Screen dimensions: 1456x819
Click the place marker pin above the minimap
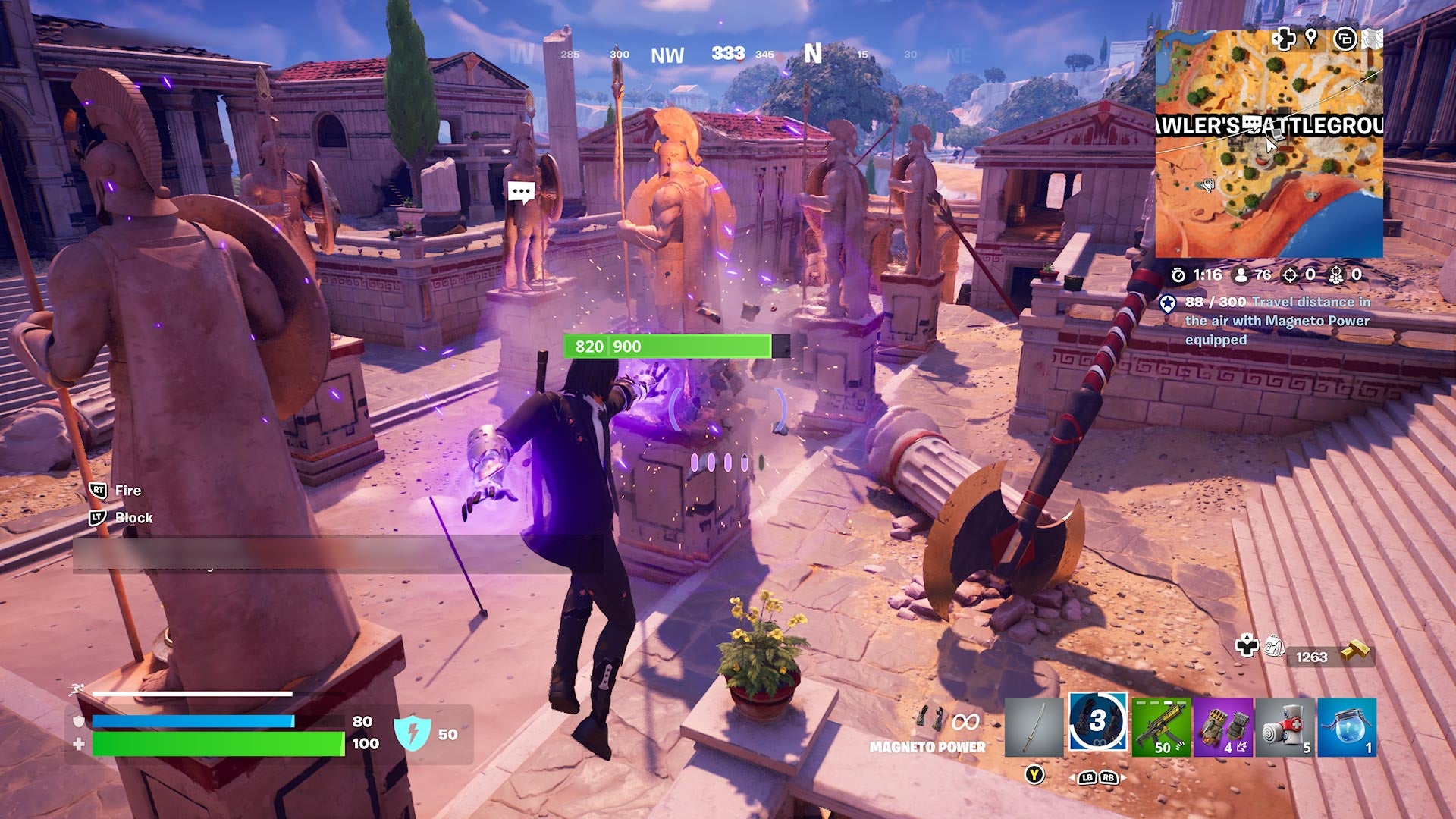1311,39
